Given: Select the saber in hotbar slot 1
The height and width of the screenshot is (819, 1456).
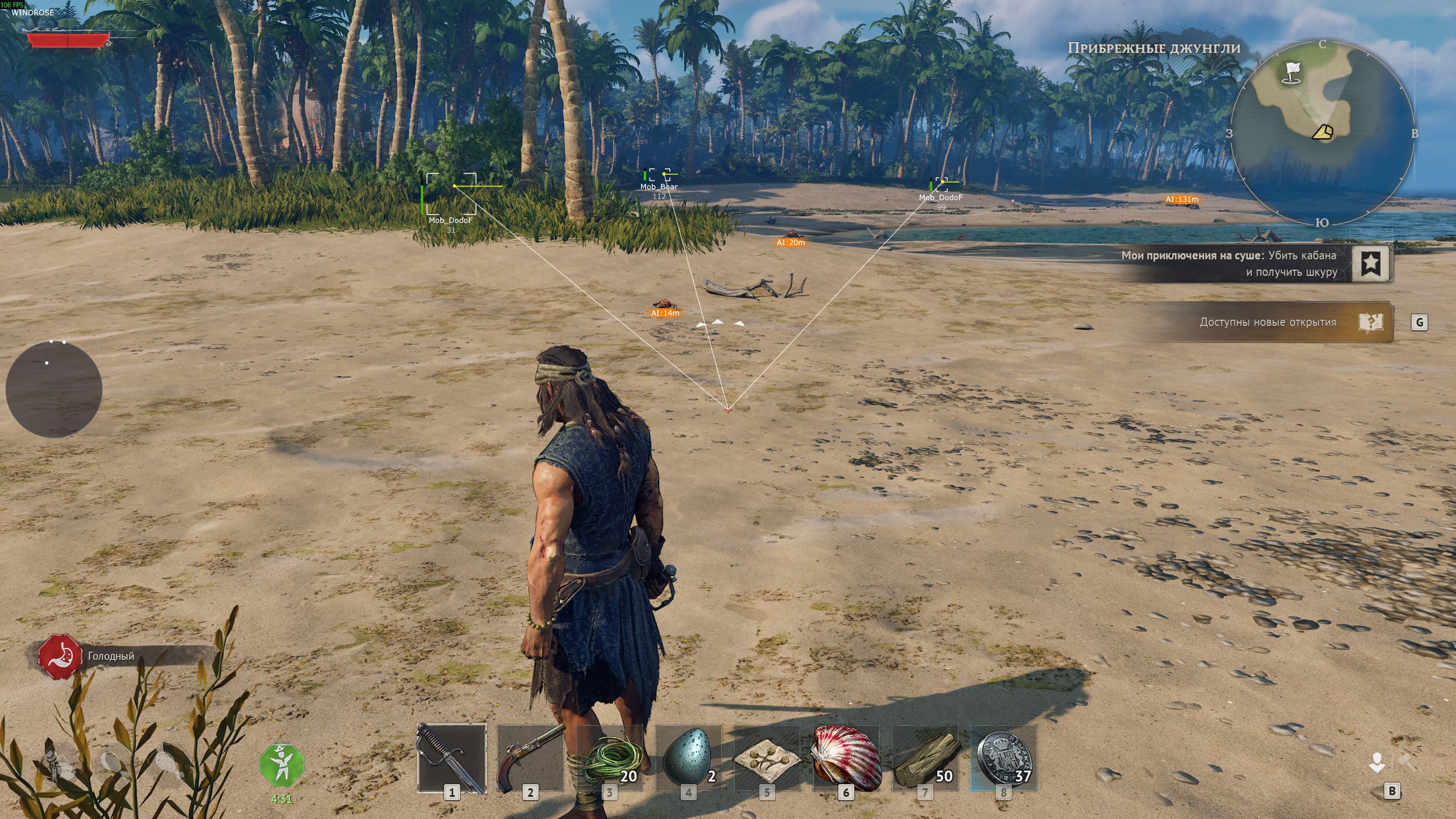Looking at the screenshot, I should [452, 758].
